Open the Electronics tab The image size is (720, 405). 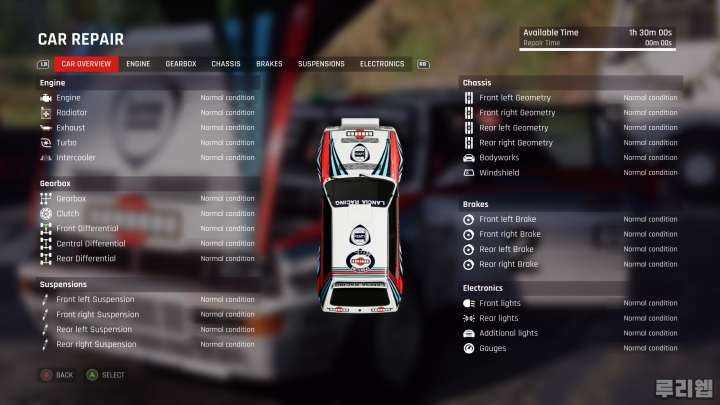point(382,64)
